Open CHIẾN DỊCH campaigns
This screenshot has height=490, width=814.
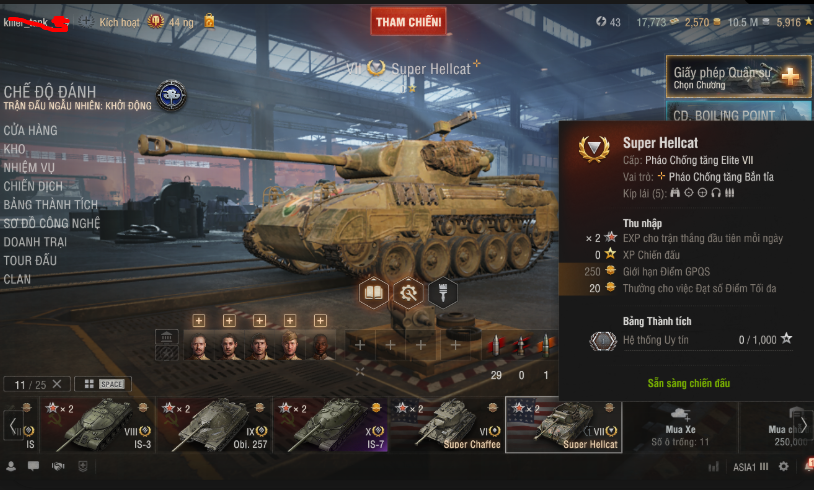[33, 186]
